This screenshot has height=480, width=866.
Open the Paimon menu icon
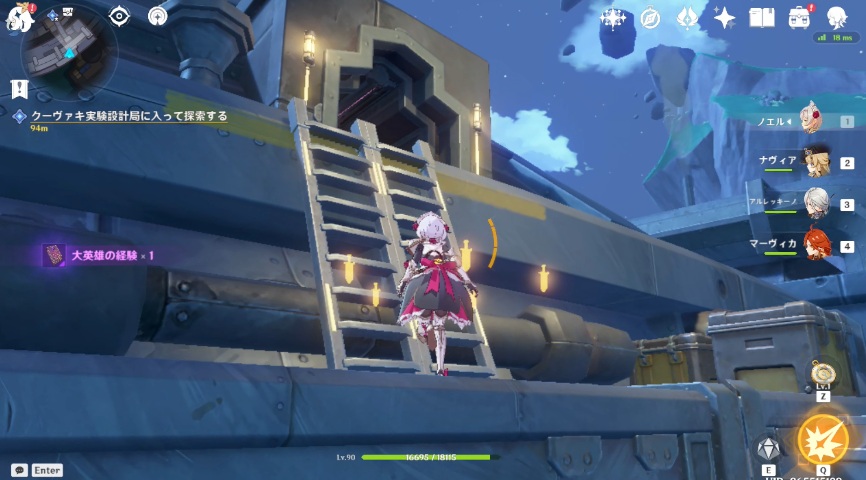[20, 17]
